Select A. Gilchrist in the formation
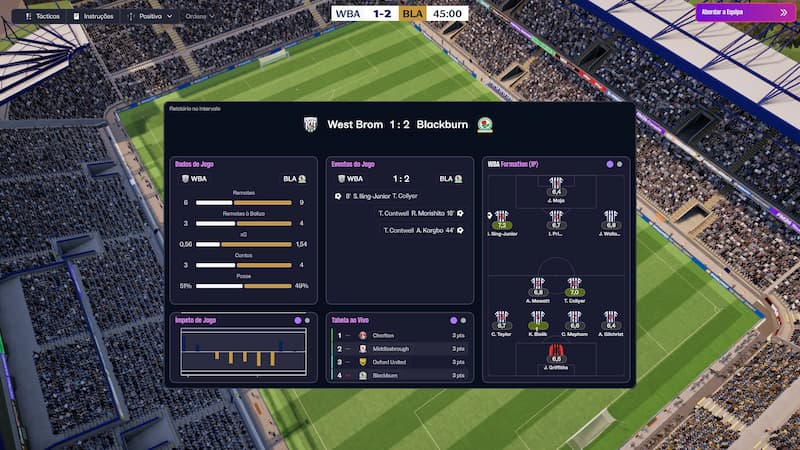 click(x=610, y=320)
